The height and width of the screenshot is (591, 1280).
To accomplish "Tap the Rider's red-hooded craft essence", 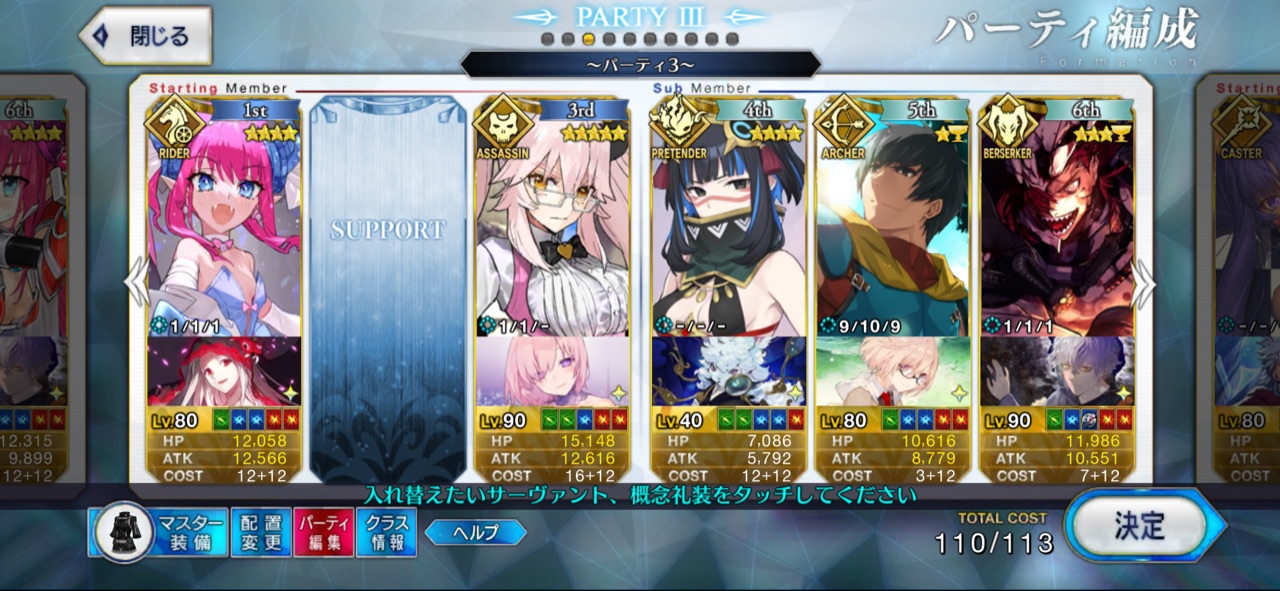I will (224, 371).
